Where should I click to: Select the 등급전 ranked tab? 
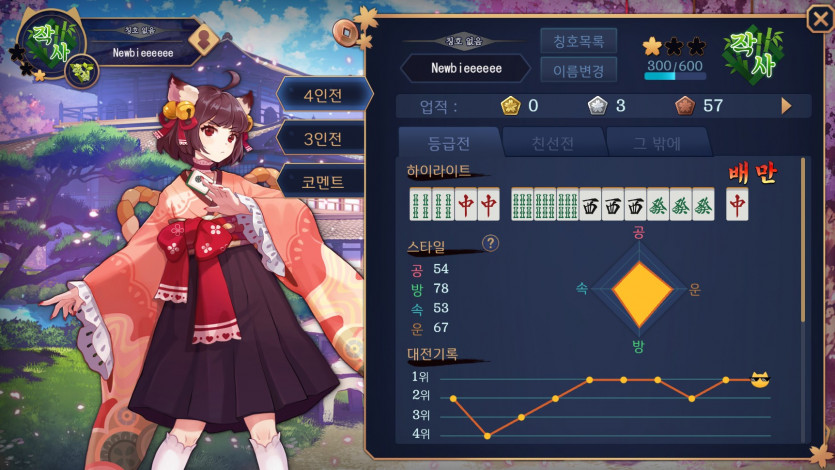[x=448, y=142]
